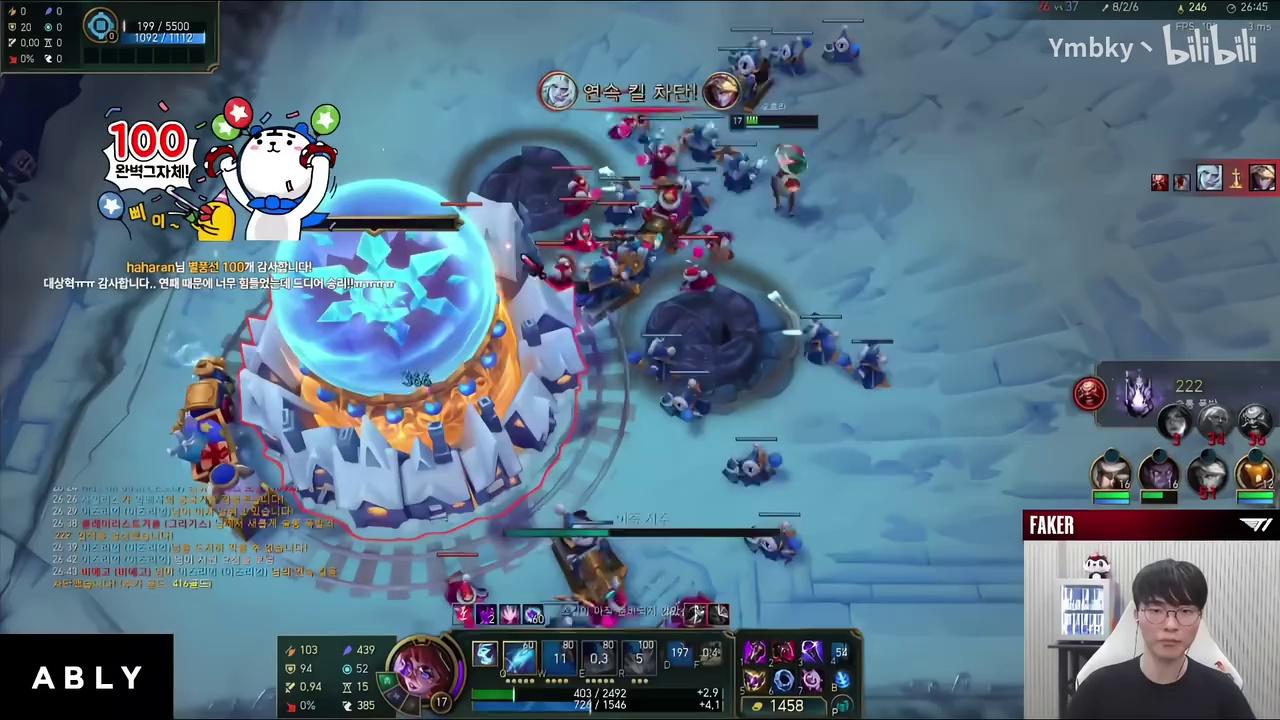The image size is (1280, 720).
Task: Cast the W ability showing 11 cooldown
Action: pos(560,657)
